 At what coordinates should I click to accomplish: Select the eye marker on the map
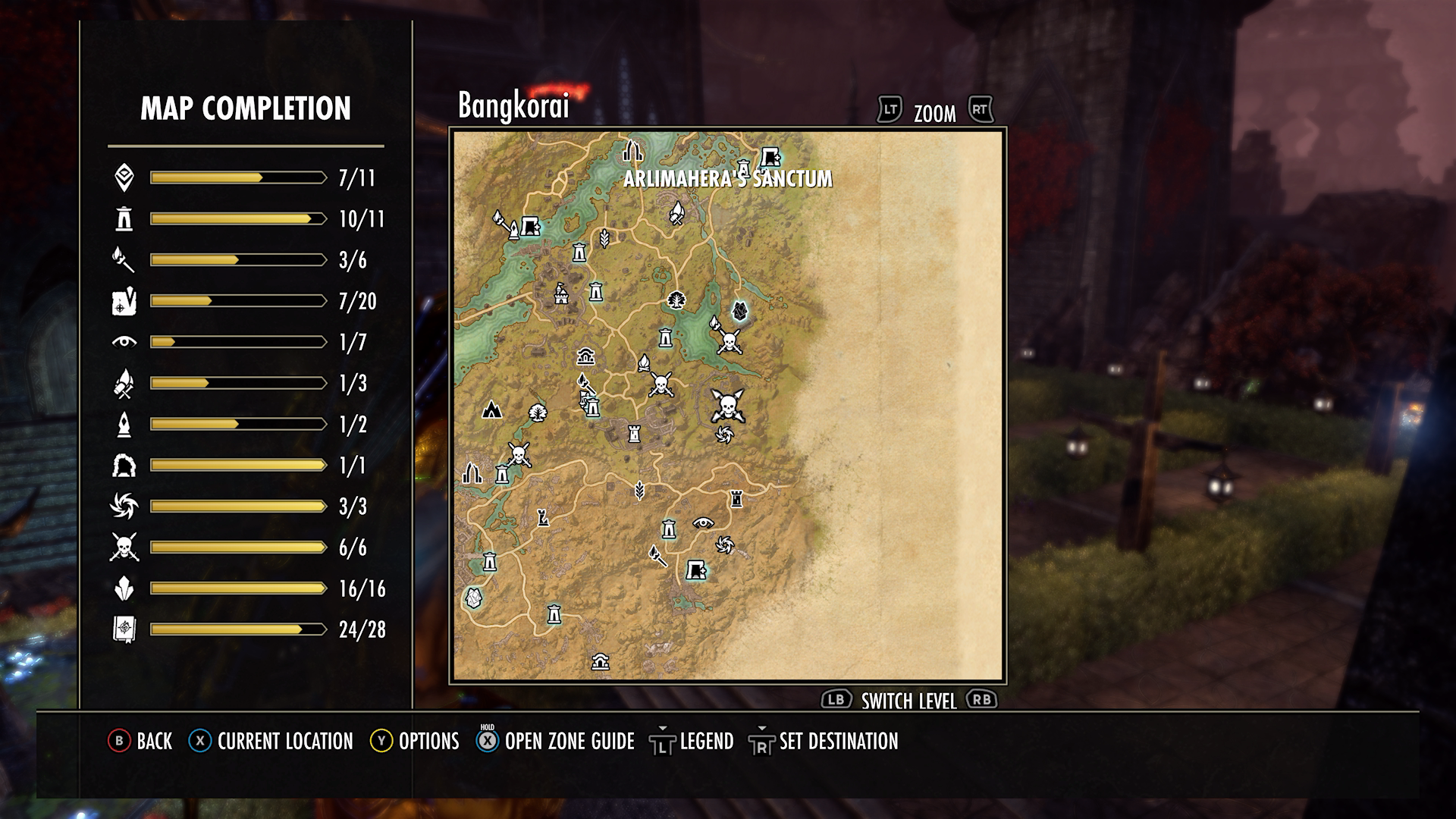click(x=703, y=522)
